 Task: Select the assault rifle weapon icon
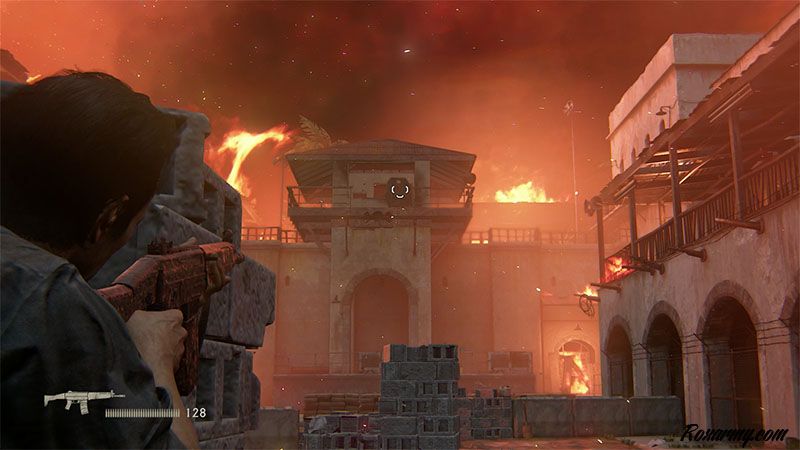75,401
